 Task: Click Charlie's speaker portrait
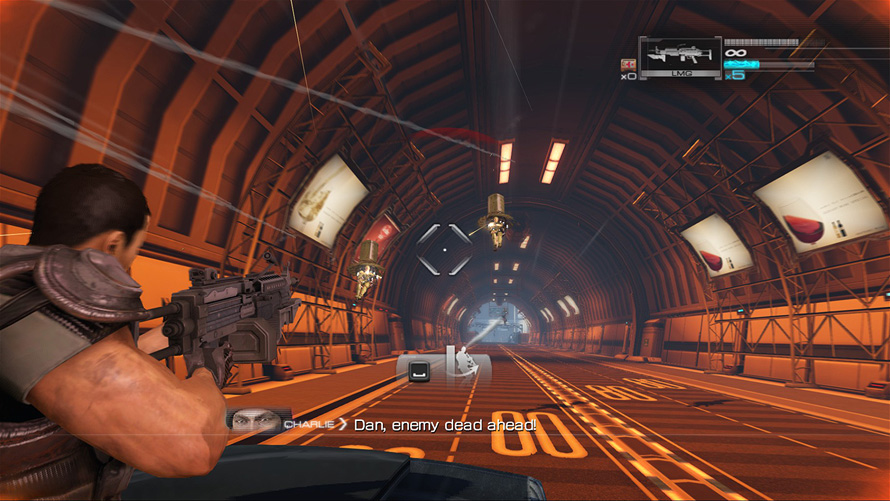(x=252, y=424)
